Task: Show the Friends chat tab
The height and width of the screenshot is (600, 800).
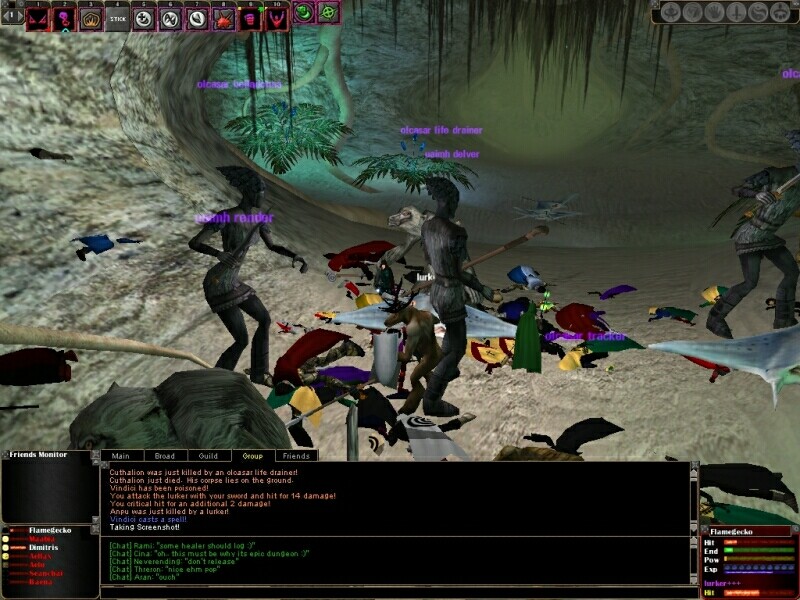Action: coord(296,456)
